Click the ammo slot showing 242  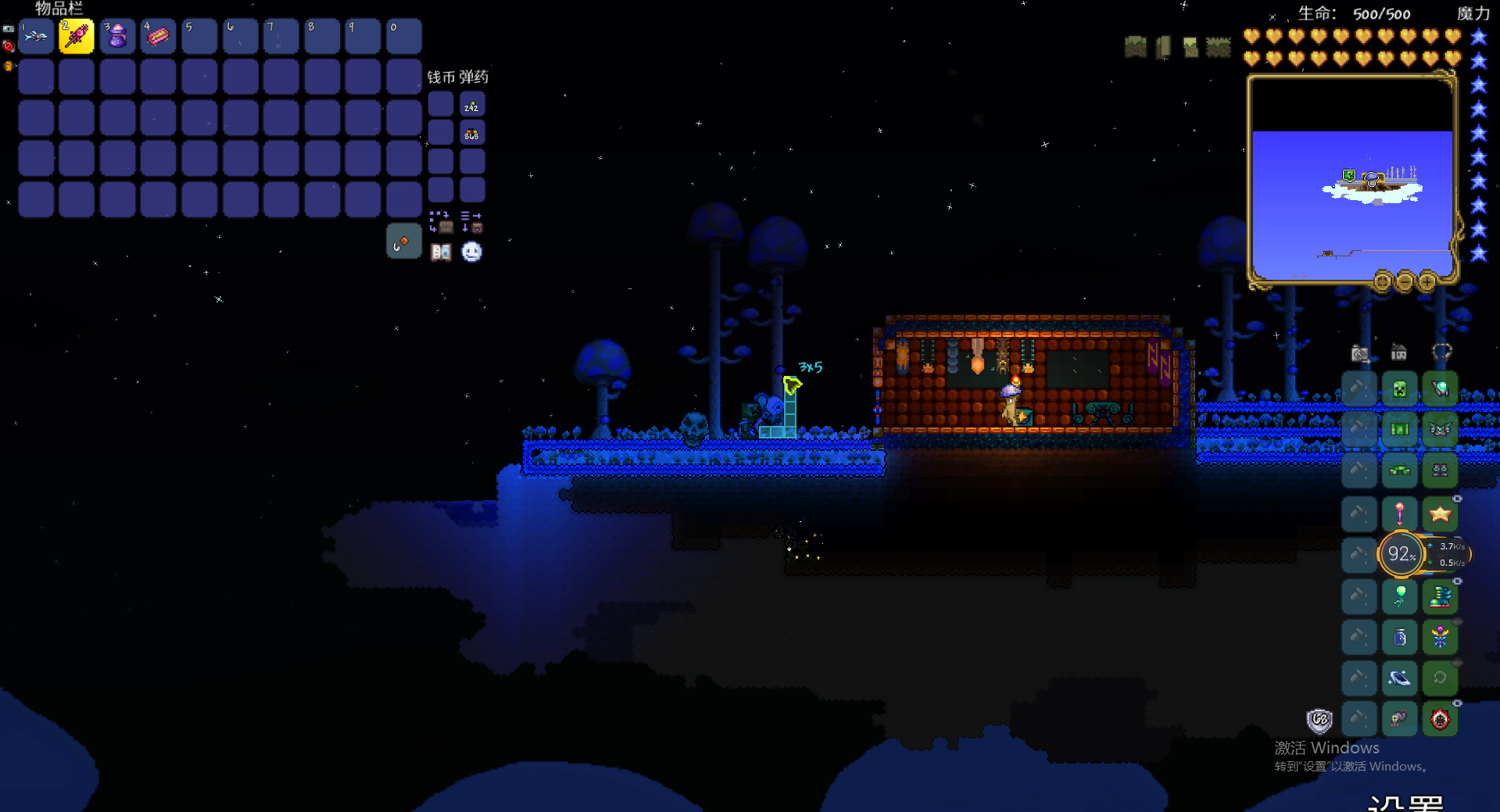tap(472, 105)
